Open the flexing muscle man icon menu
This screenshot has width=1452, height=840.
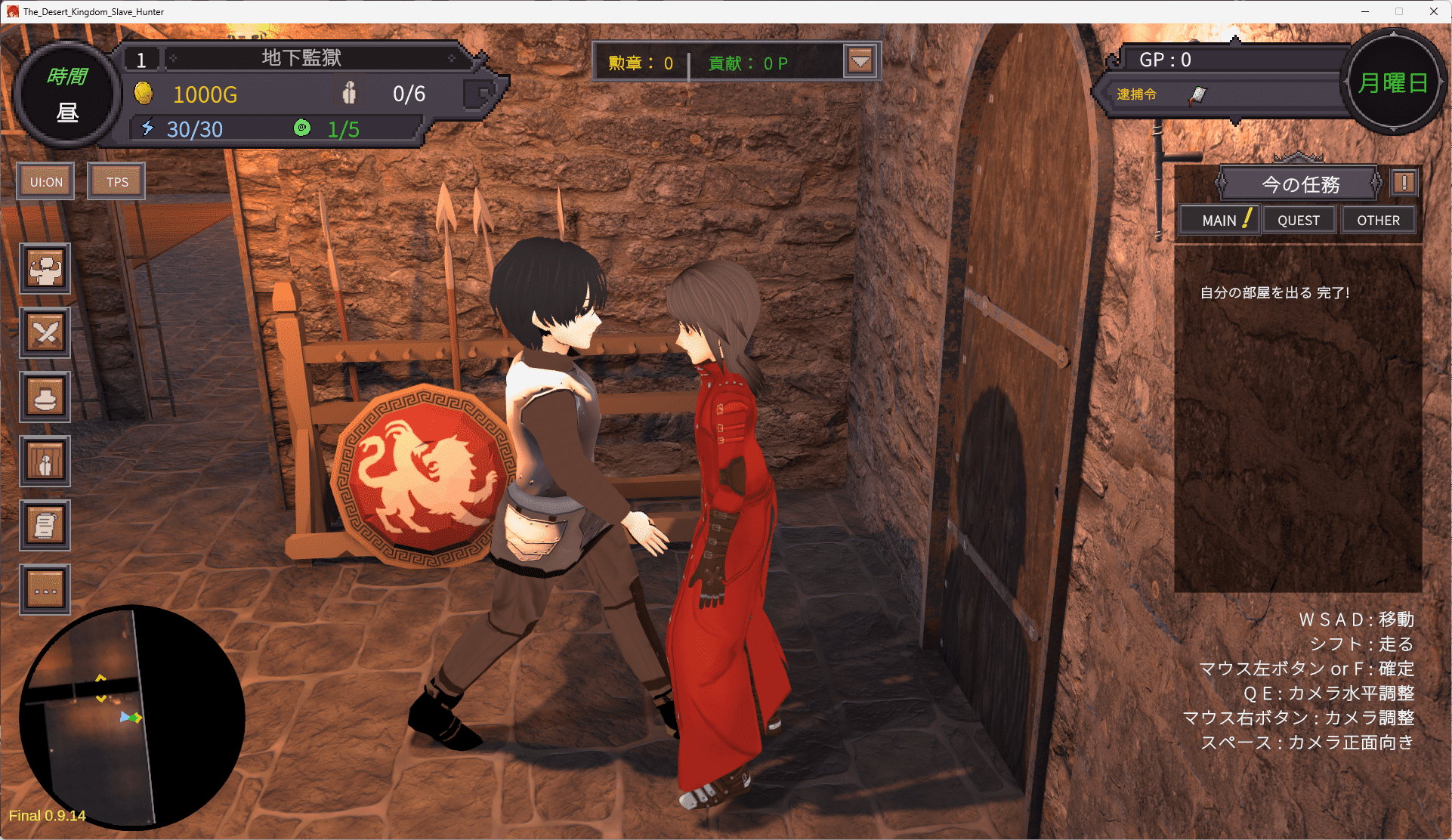click(45, 269)
